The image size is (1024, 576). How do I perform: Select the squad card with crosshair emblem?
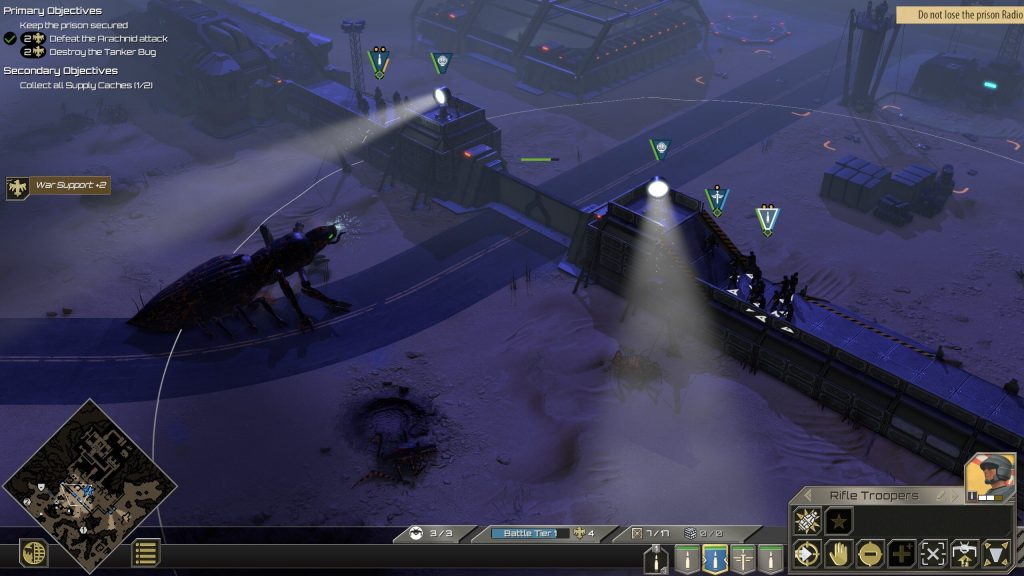point(742,559)
